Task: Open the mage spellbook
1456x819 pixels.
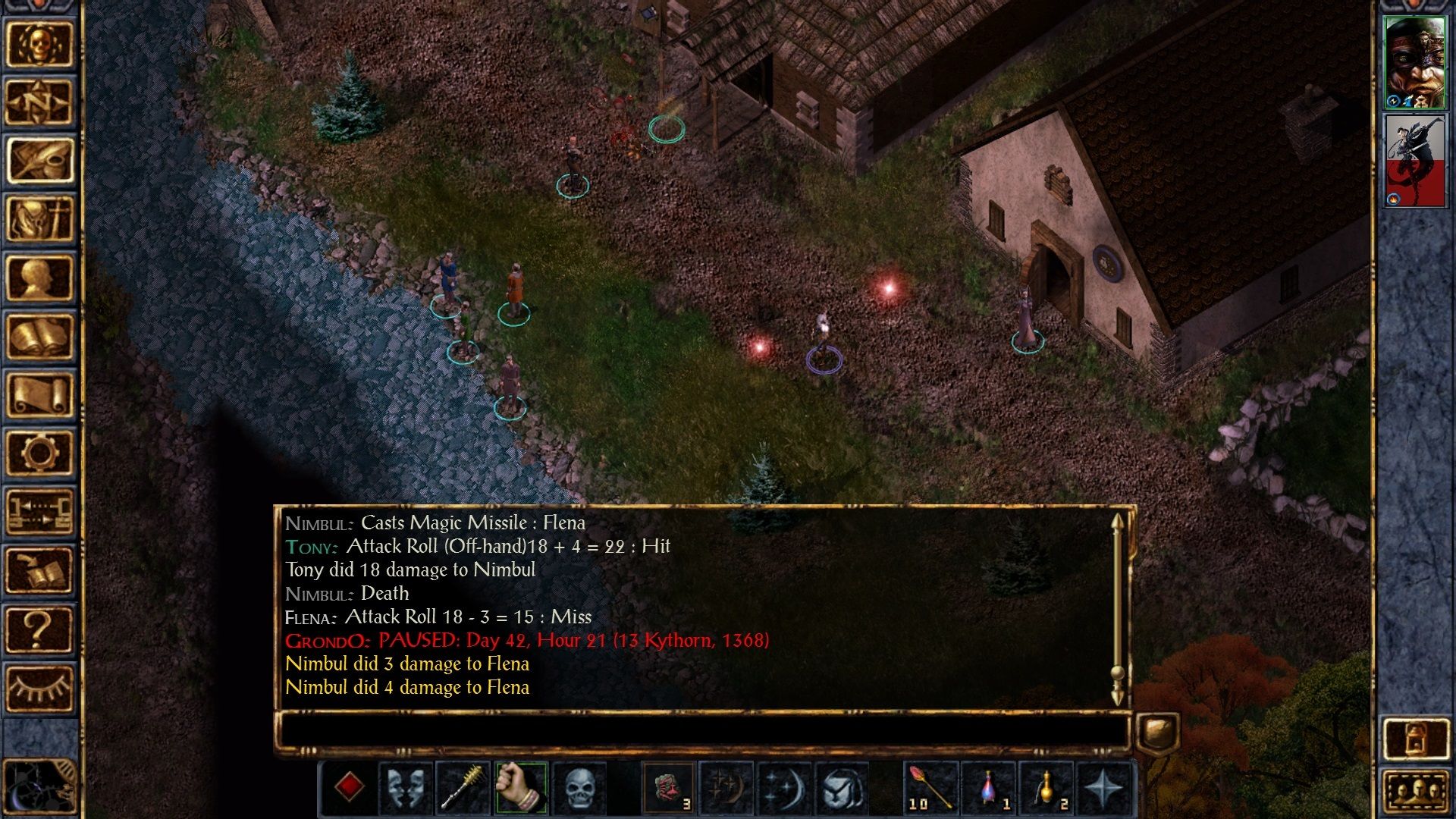Action: coord(39,336)
